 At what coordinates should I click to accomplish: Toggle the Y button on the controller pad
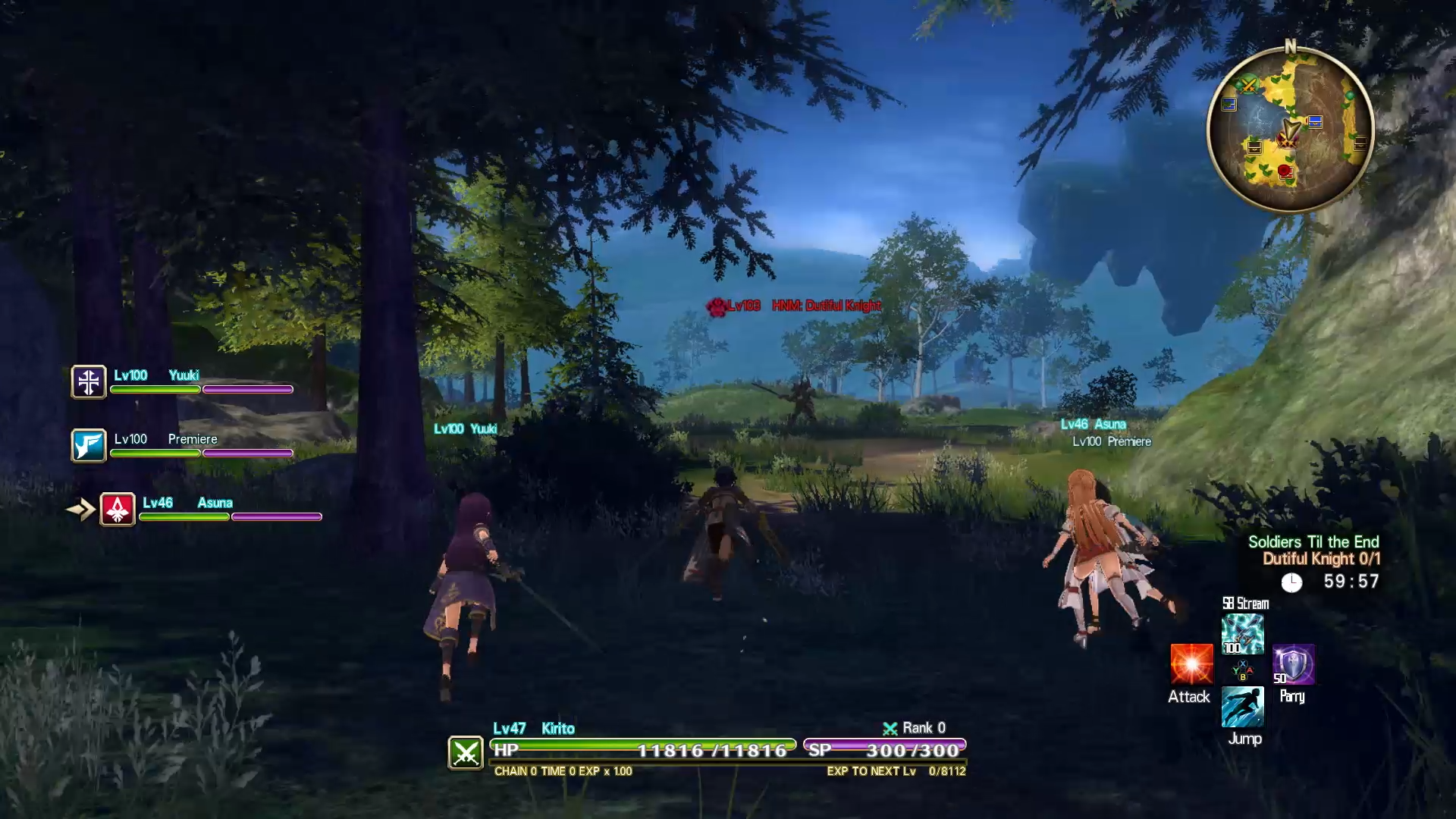[1235, 670]
